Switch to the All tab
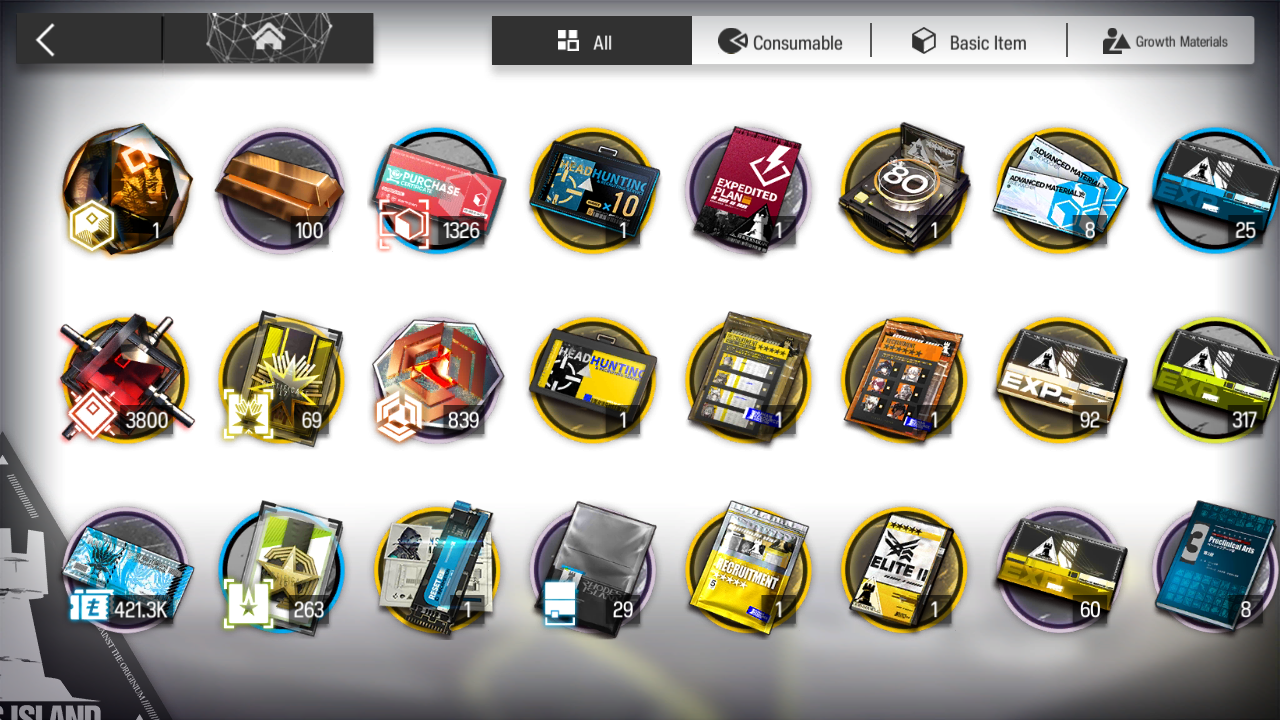Viewport: 1280px width, 720px height. [591, 42]
